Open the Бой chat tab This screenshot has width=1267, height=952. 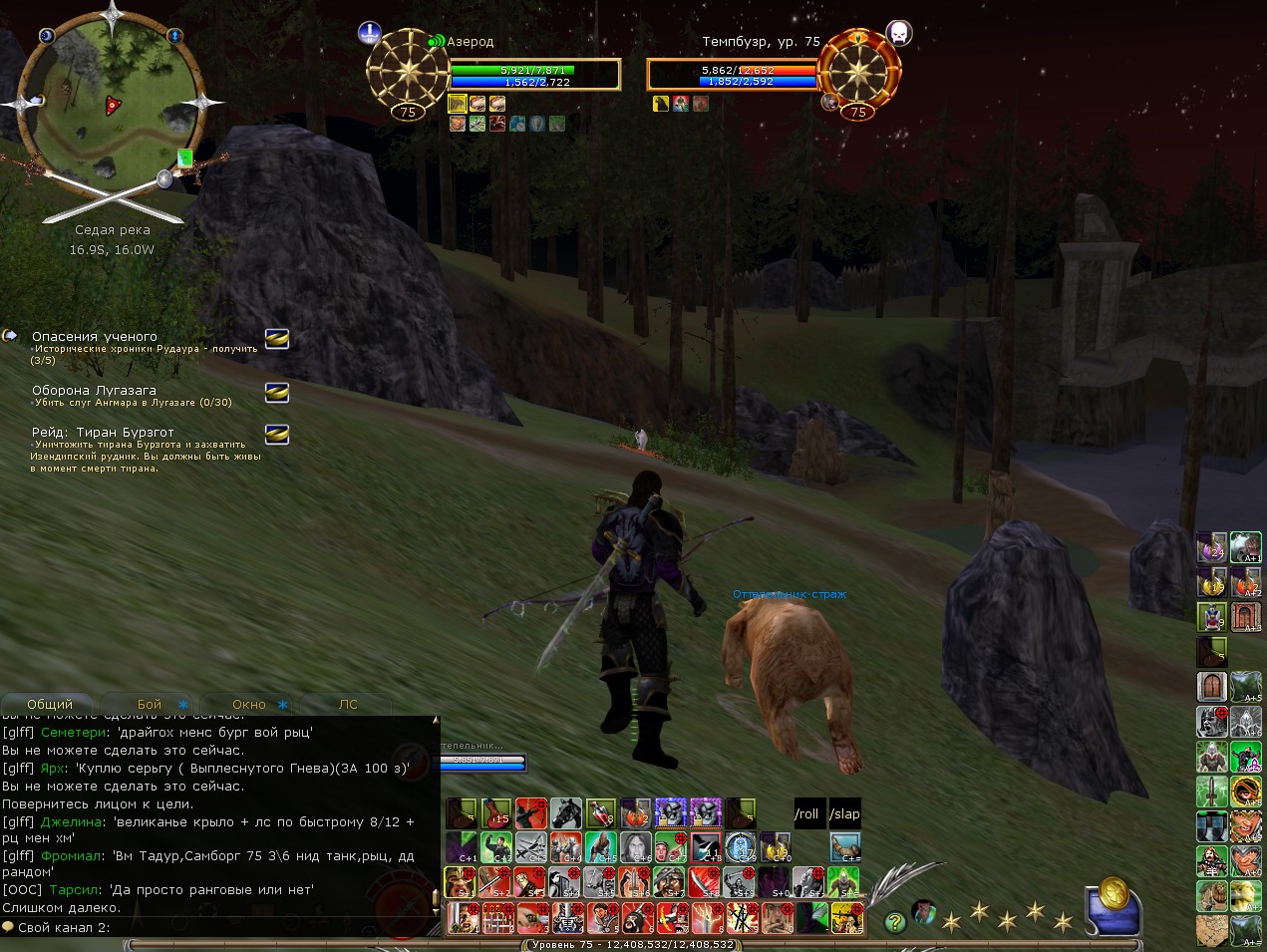point(150,704)
